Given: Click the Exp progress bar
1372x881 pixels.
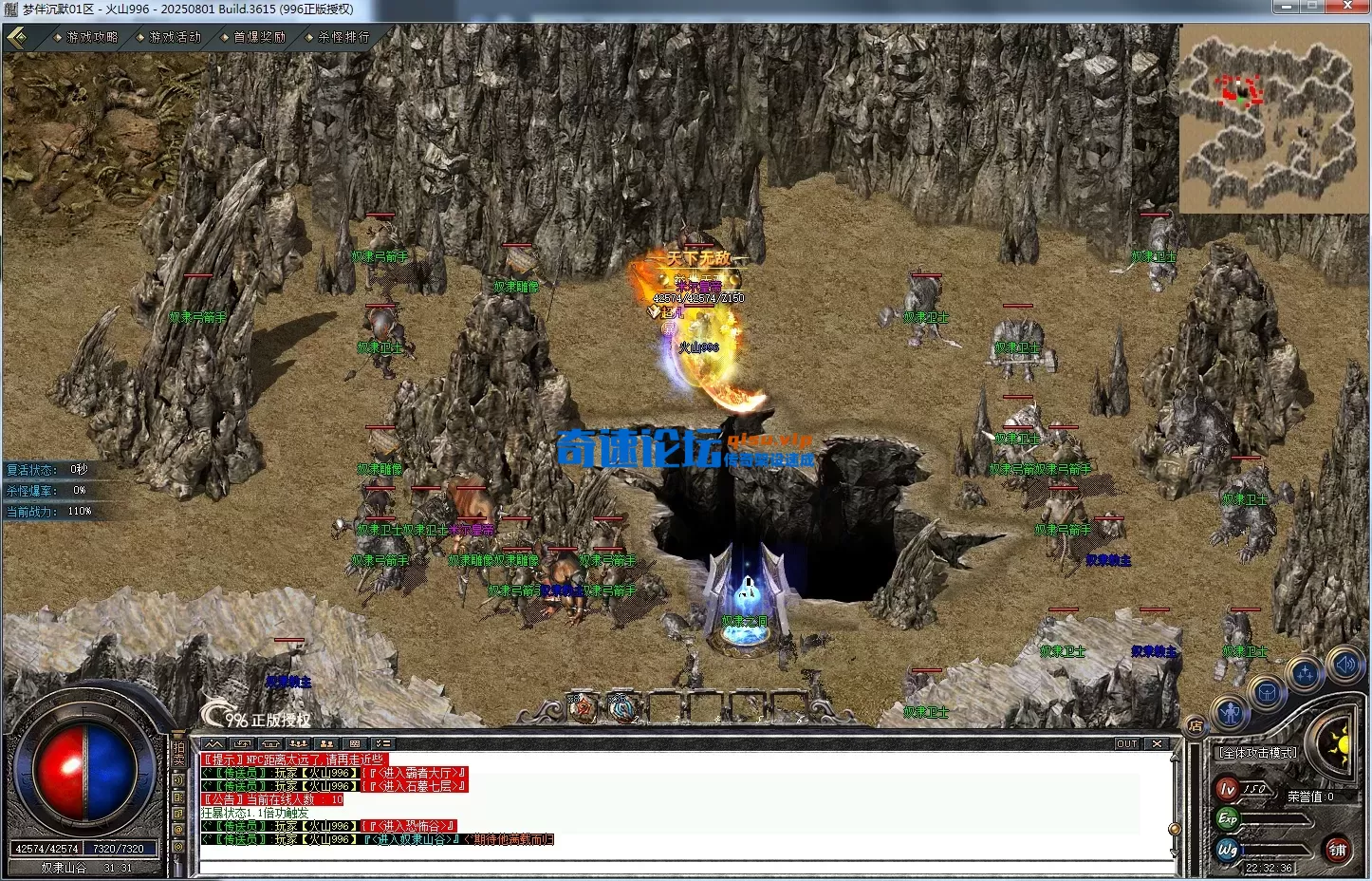Looking at the screenshot, I should click(1274, 818).
